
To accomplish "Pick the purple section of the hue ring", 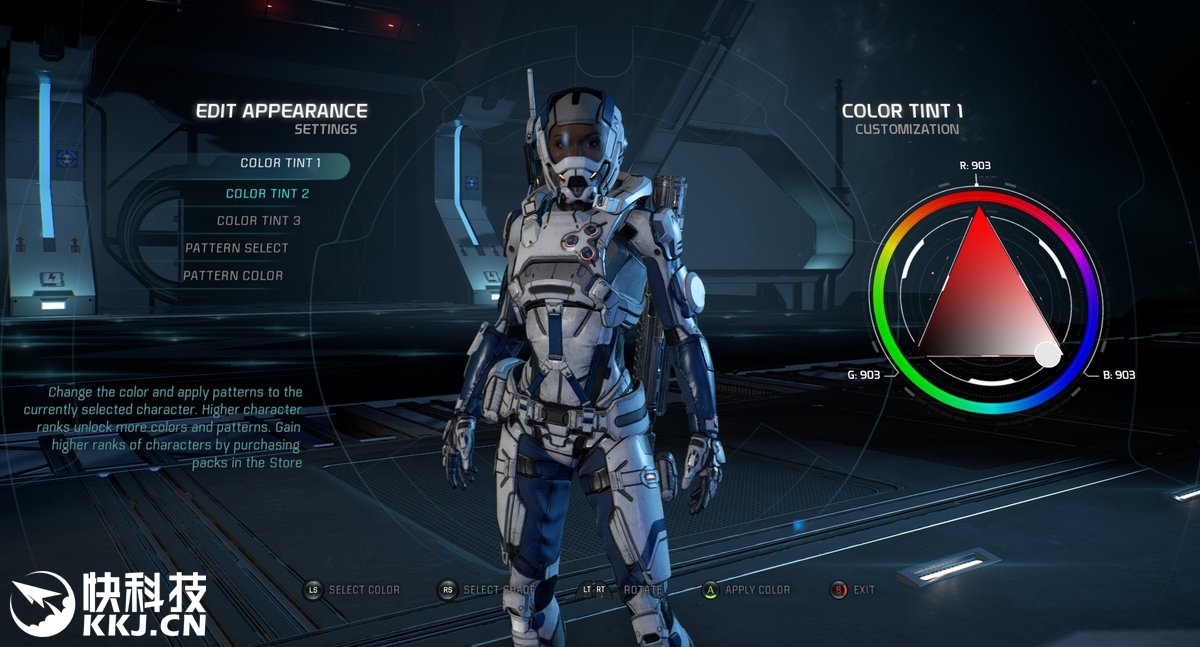I will coord(1080,250).
